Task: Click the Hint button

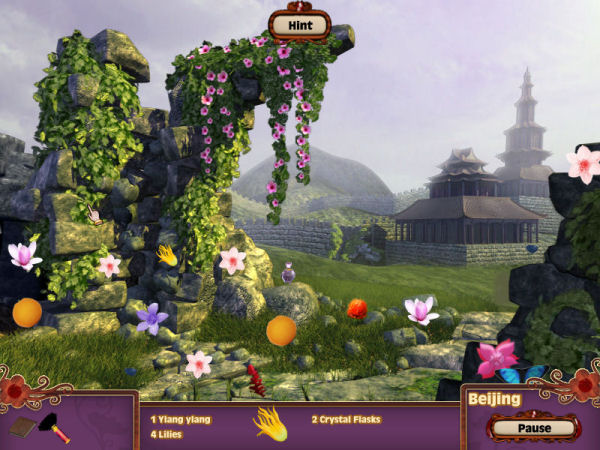Action: point(299,23)
